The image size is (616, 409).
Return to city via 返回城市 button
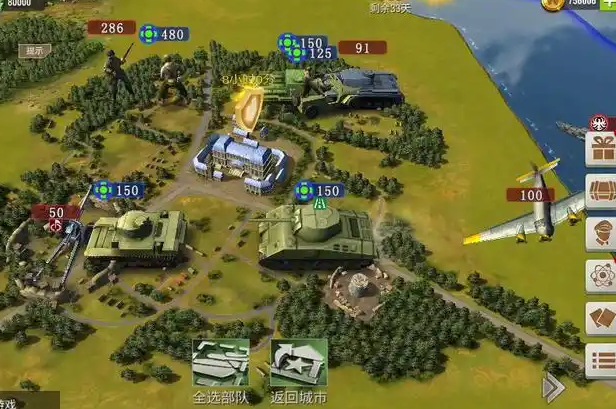[298, 362]
